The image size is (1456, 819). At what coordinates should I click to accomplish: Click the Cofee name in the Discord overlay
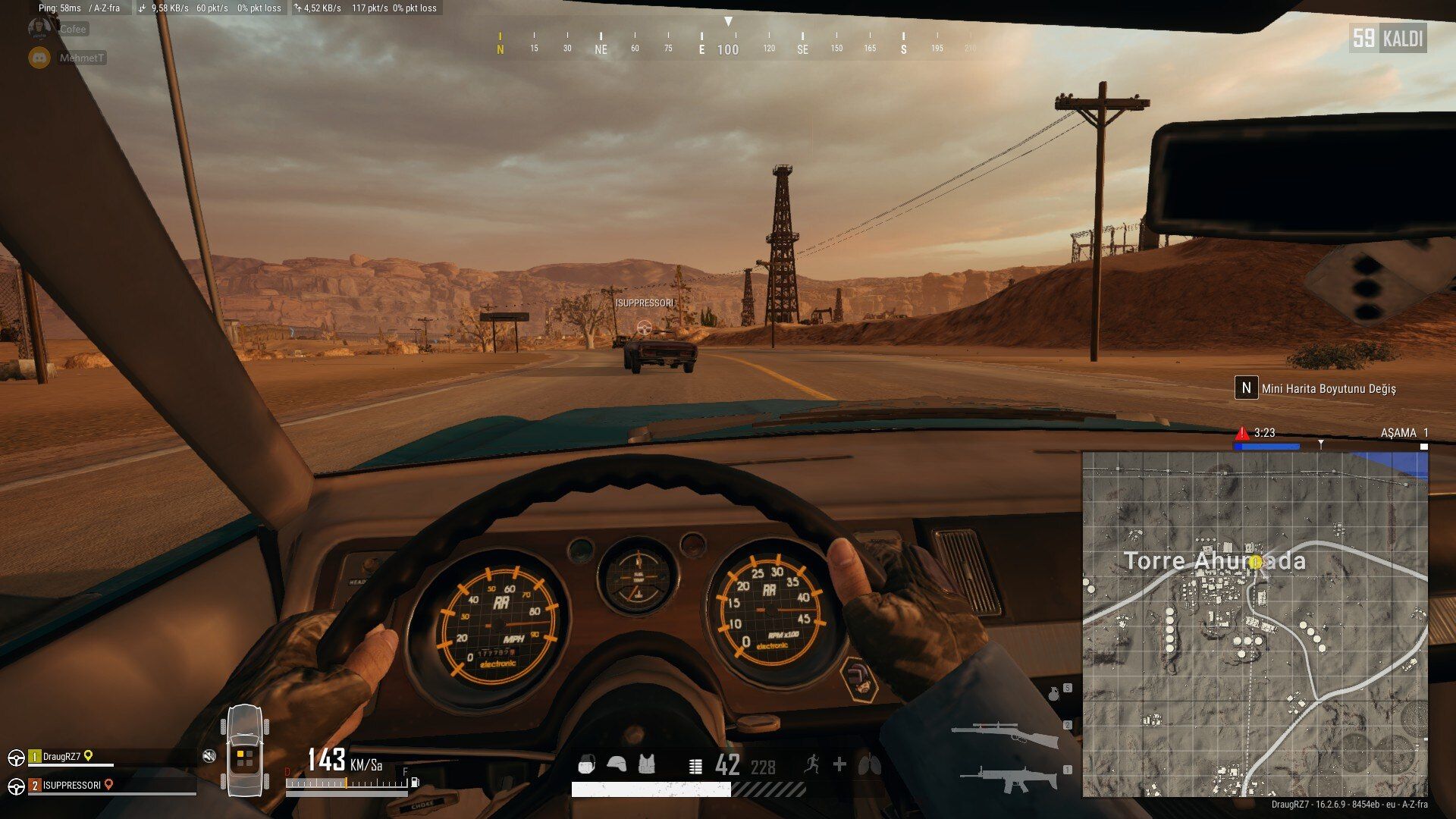(x=76, y=29)
